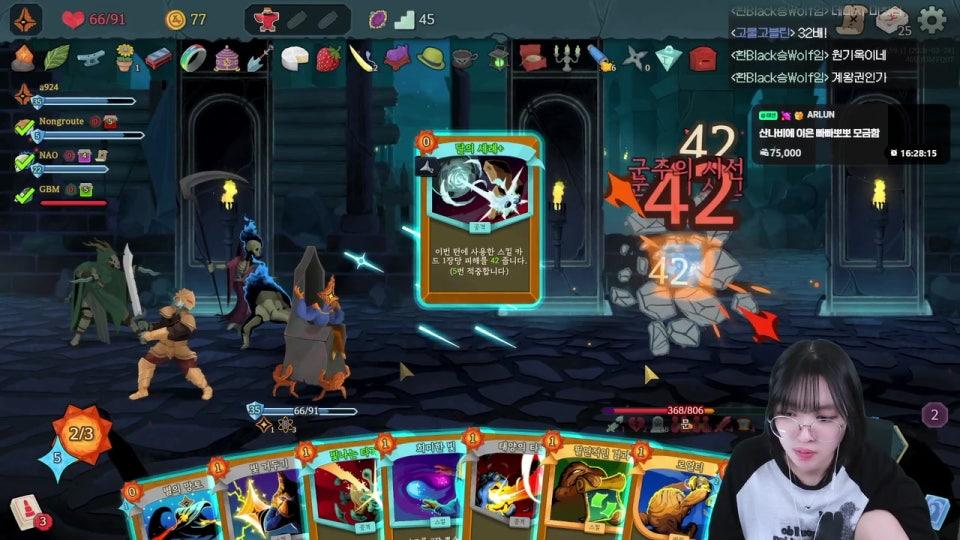Select the red potion in the potion slot
Image resolution: width=960 pixels, height=540 pixels.
[266, 19]
